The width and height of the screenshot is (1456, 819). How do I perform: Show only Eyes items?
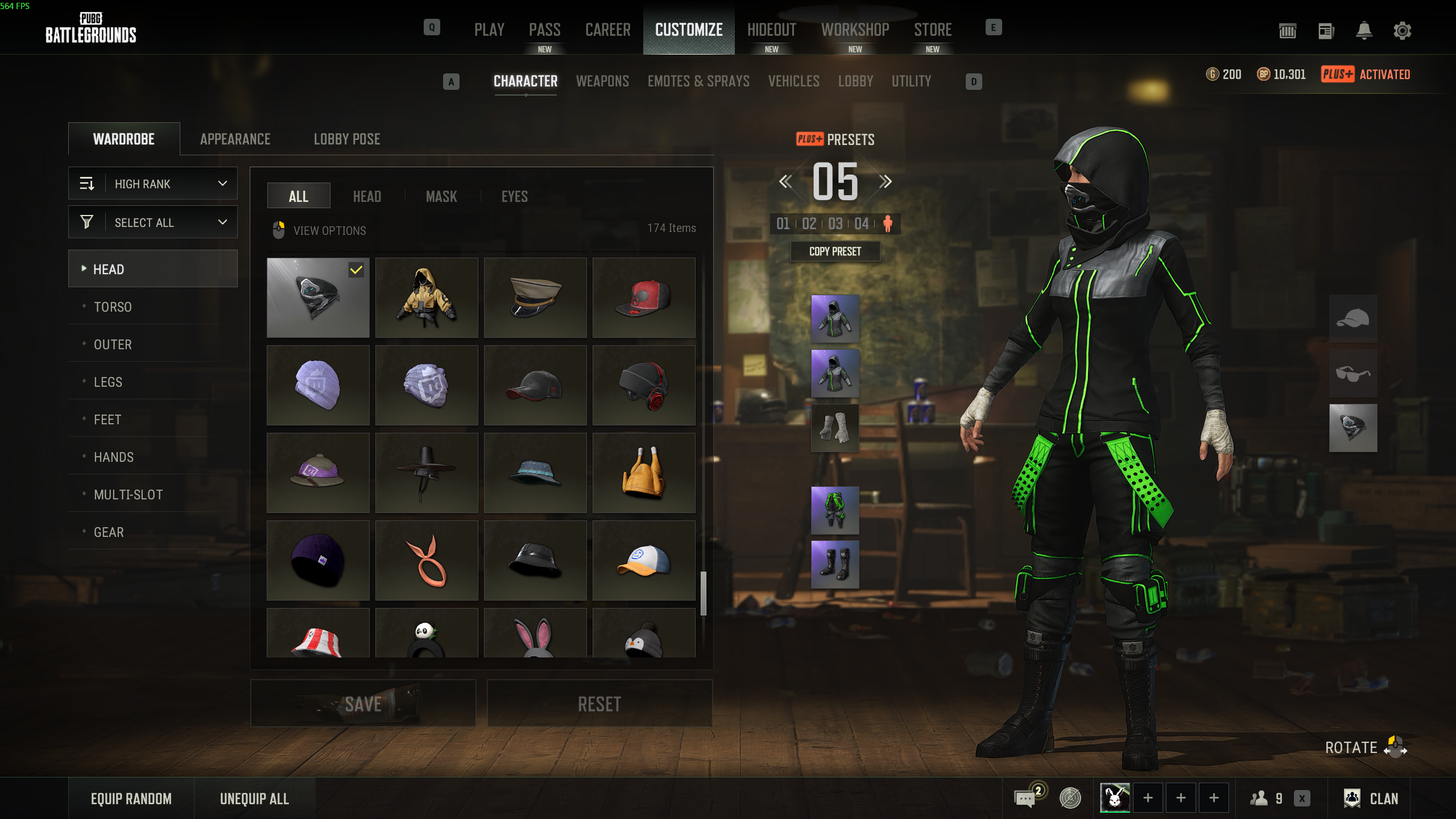514,197
